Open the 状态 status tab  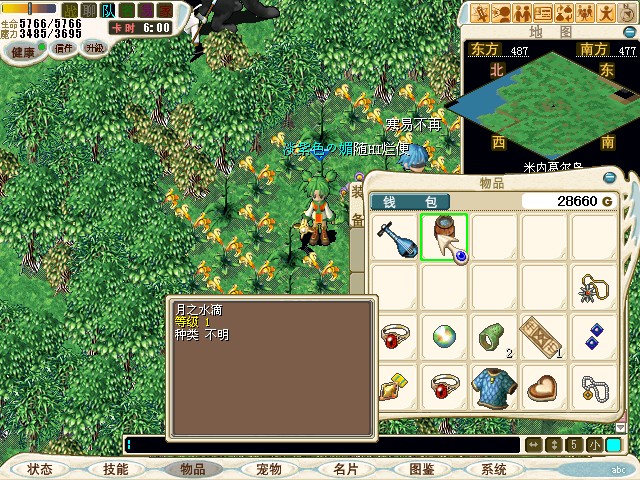click(40, 469)
